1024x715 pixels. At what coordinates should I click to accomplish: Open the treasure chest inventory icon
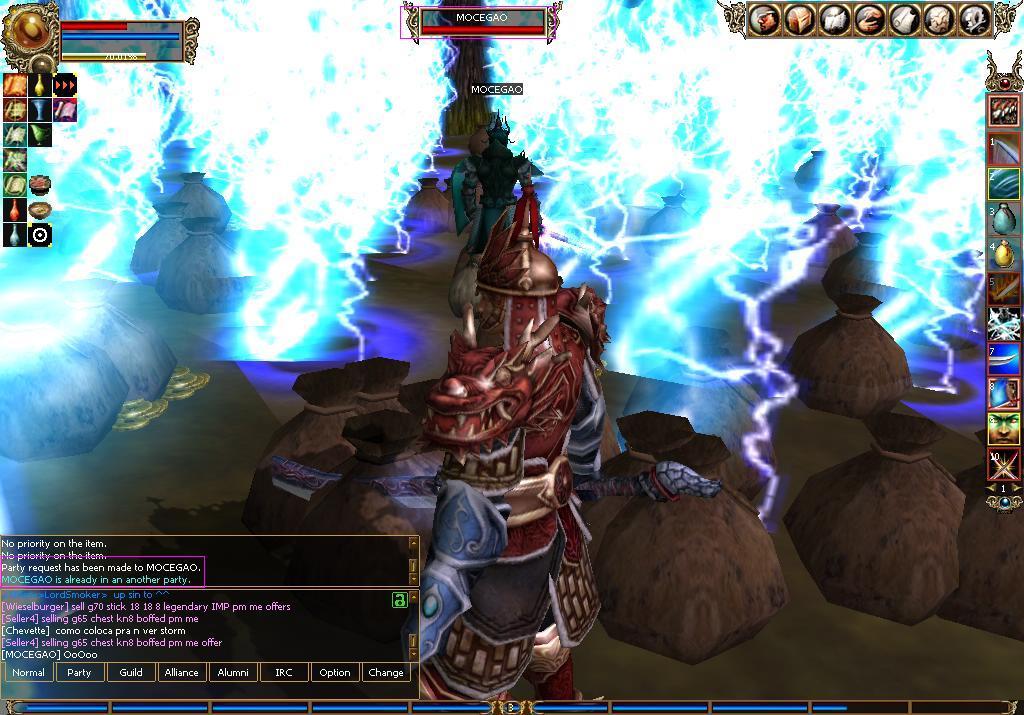pyautogui.click(x=799, y=19)
